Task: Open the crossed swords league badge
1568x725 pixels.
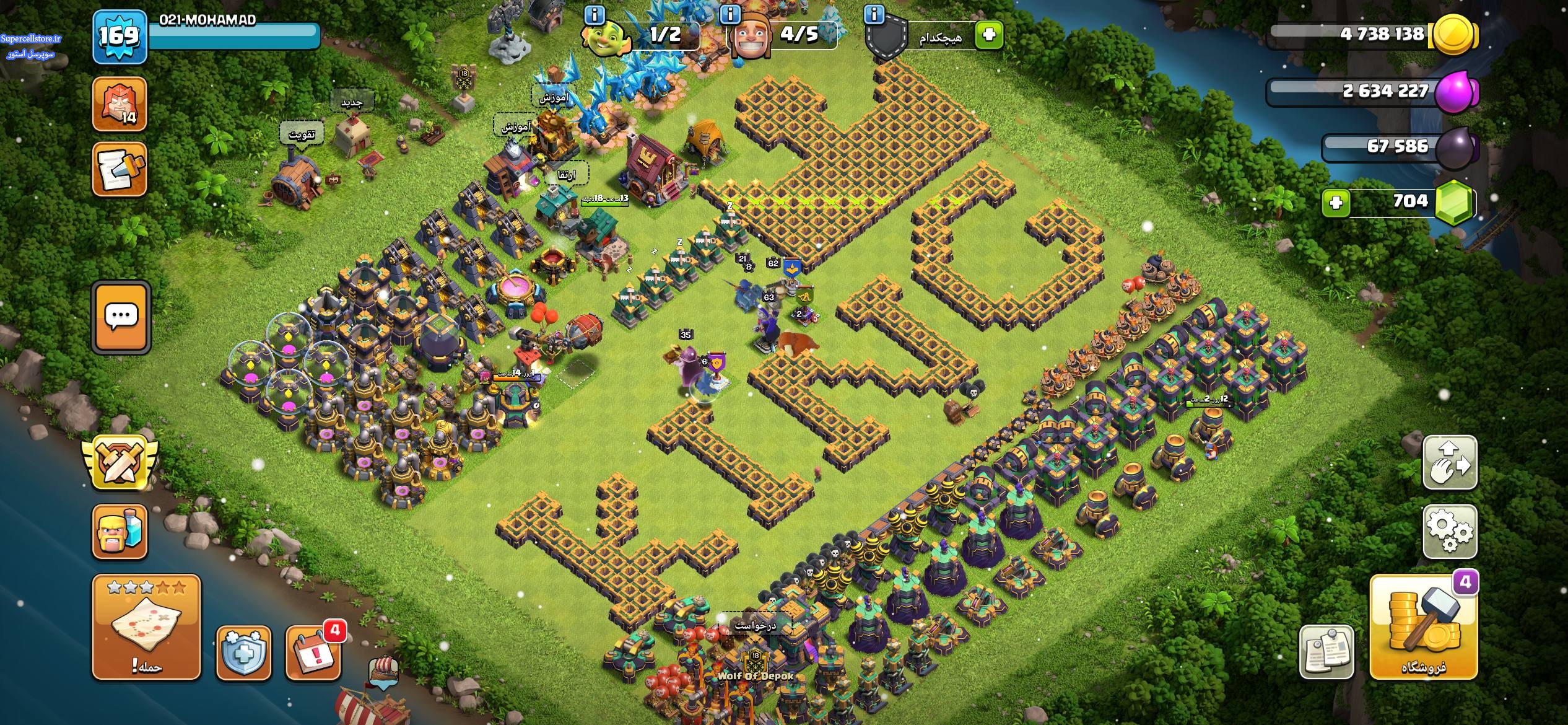Action: coord(120,462)
